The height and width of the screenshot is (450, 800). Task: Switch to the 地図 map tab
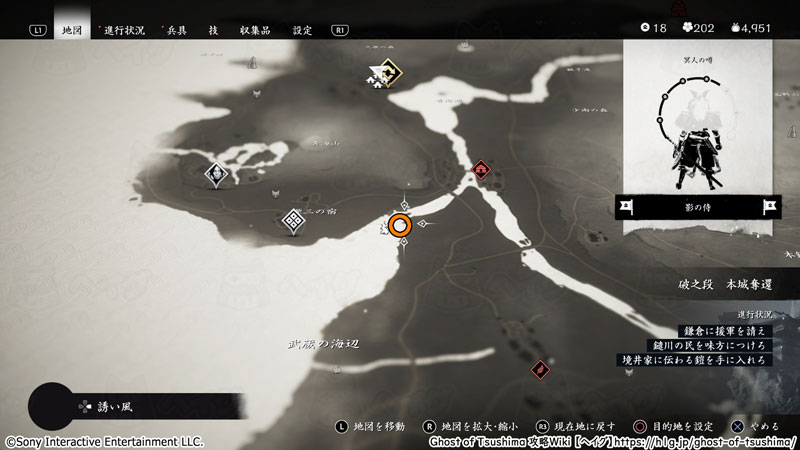click(72, 30)
